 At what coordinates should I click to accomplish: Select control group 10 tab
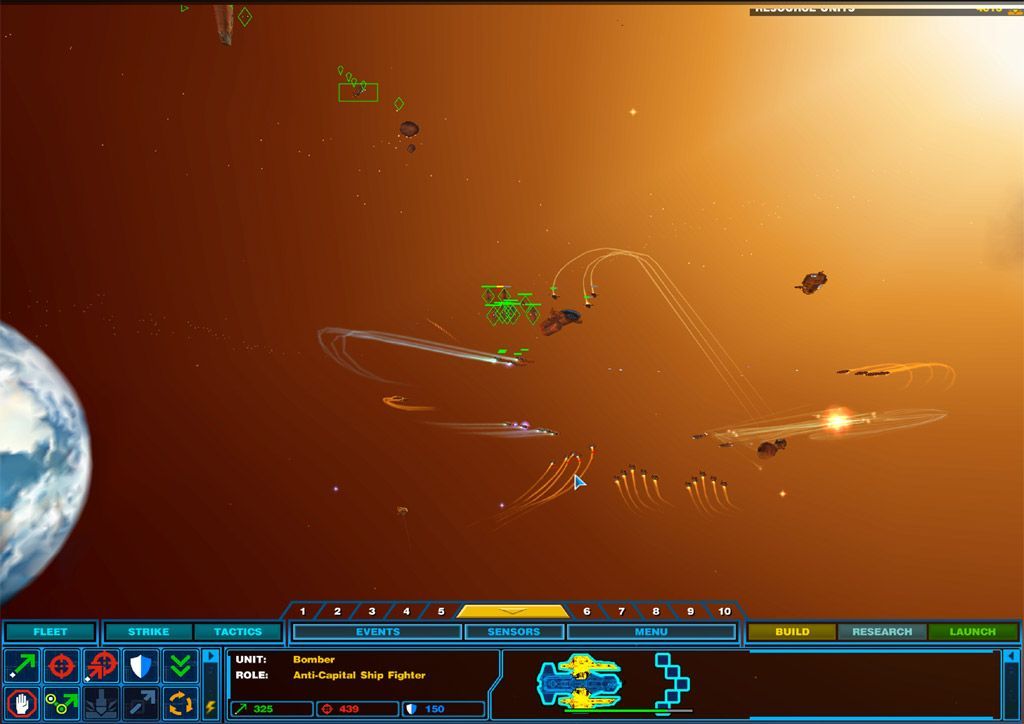724,611
